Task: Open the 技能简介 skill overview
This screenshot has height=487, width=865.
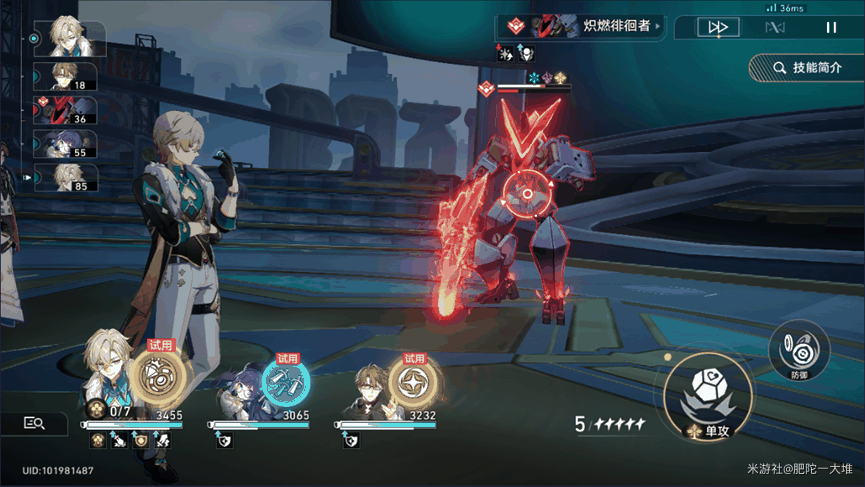Action: coord(807,68)
